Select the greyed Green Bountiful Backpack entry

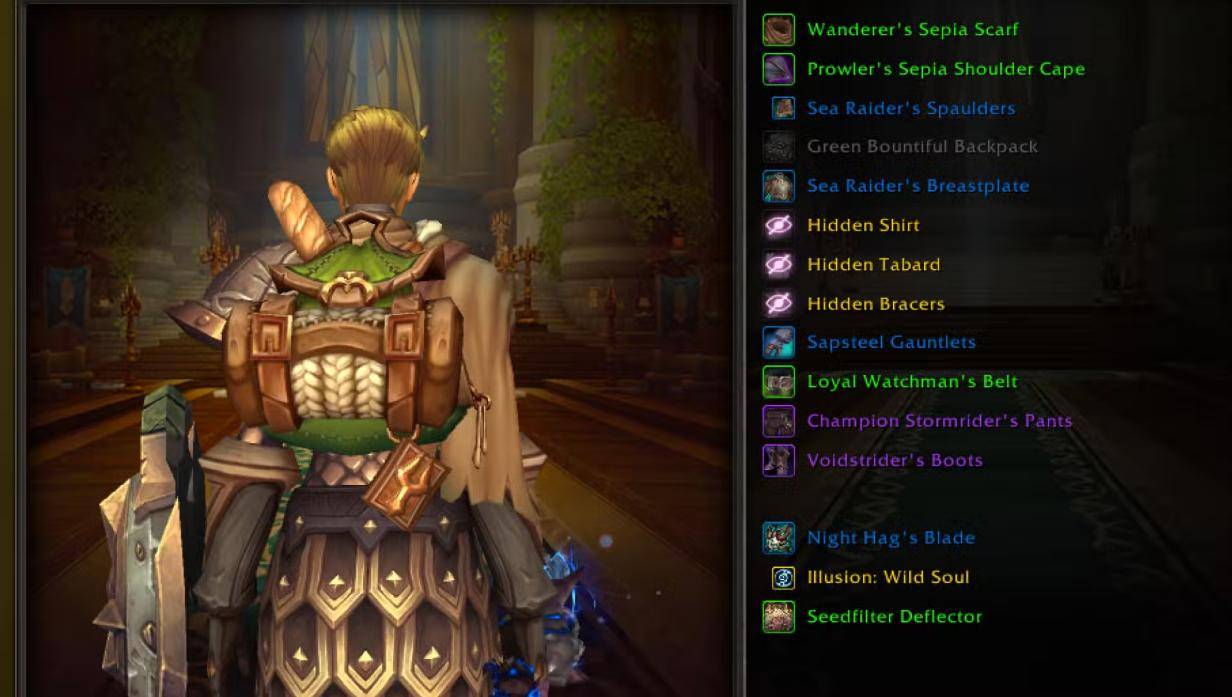pyautogui.click(x=922, y=147)
